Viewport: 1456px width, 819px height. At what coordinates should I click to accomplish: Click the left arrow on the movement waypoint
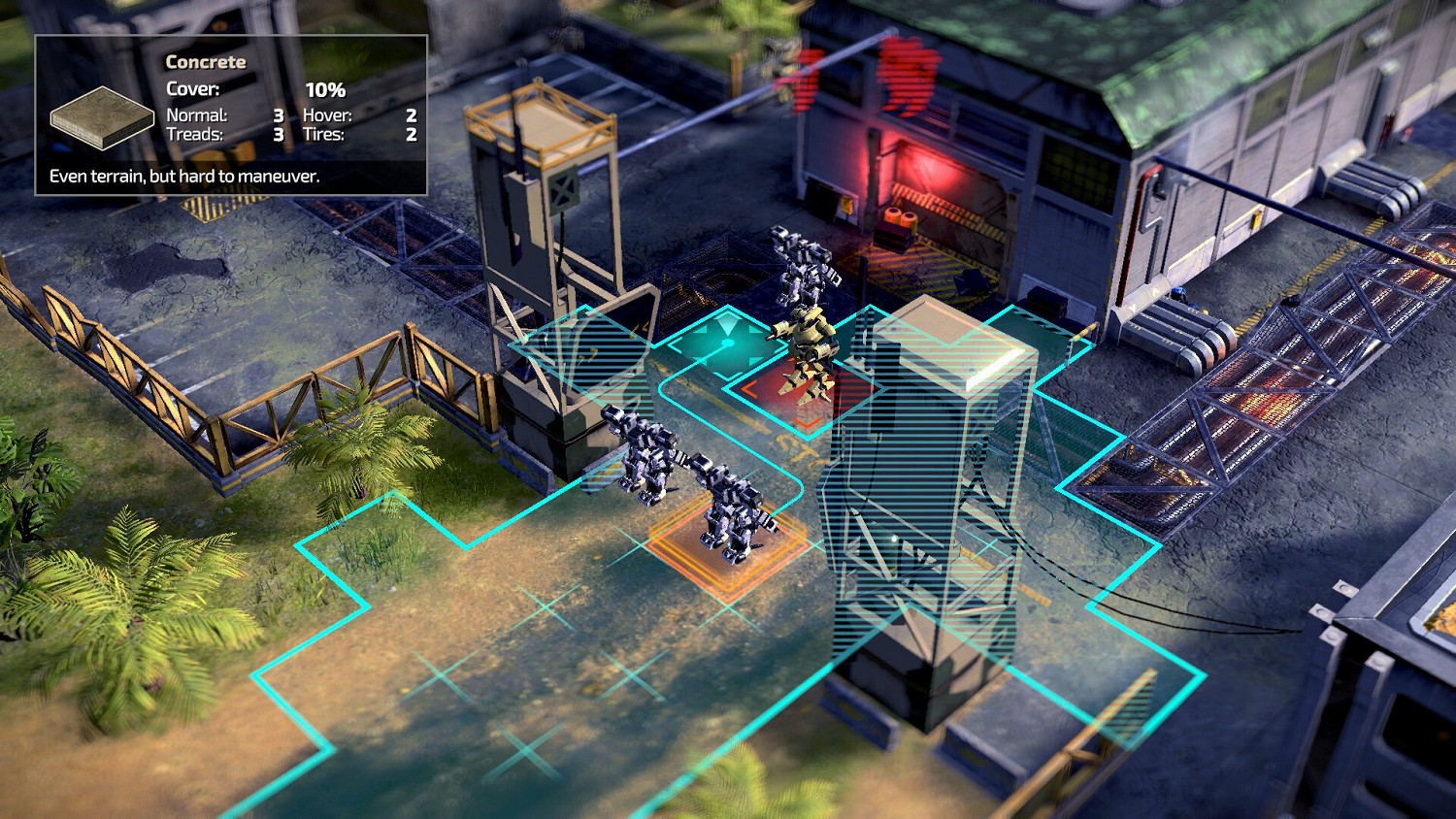[x=701, y=332]
